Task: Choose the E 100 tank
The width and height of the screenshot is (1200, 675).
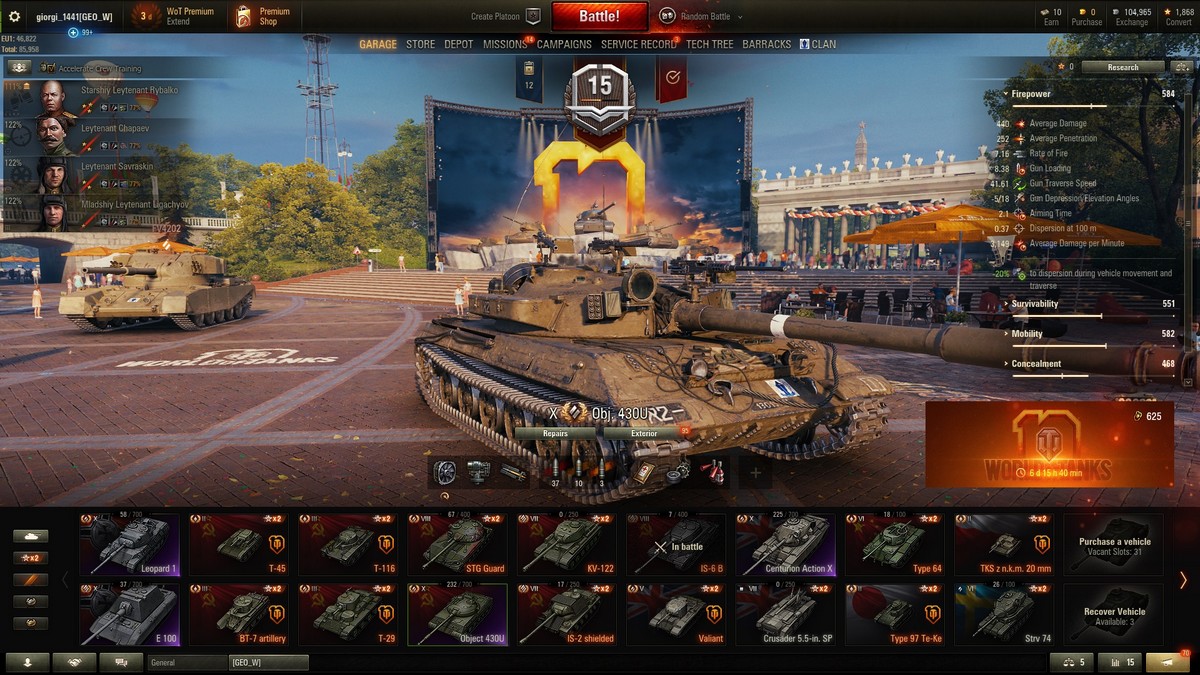Action: 130,615
